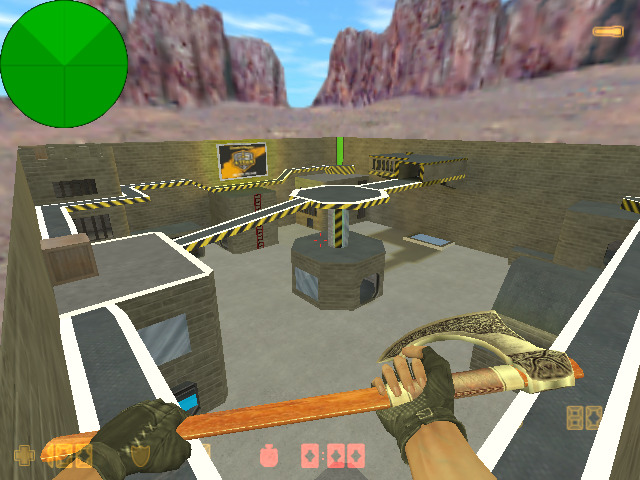Click the green circular radar

[x=64, y=63]
